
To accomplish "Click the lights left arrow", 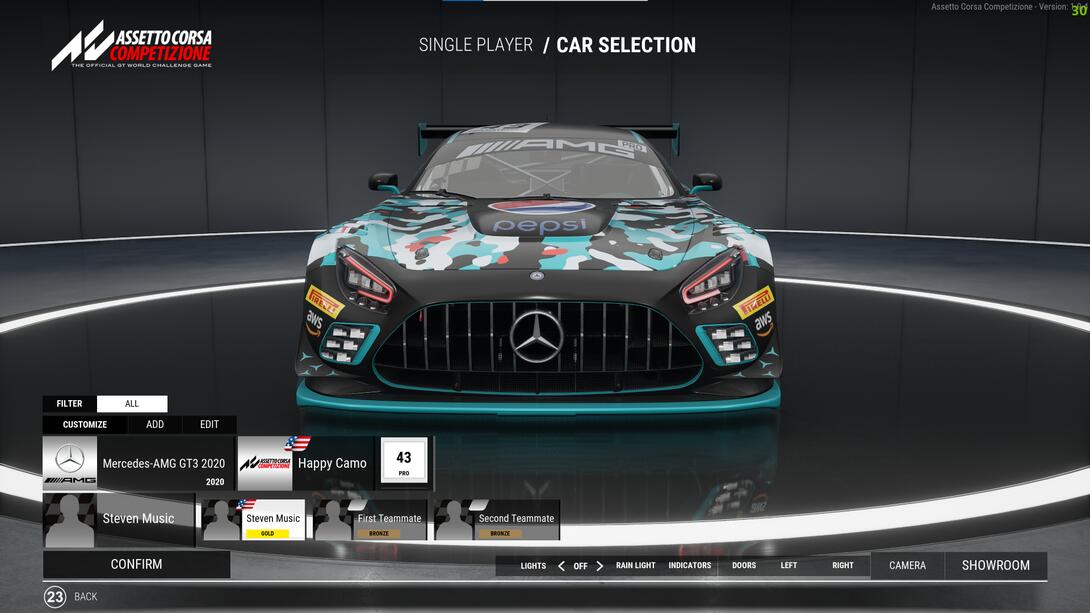I will pos(561,566).
